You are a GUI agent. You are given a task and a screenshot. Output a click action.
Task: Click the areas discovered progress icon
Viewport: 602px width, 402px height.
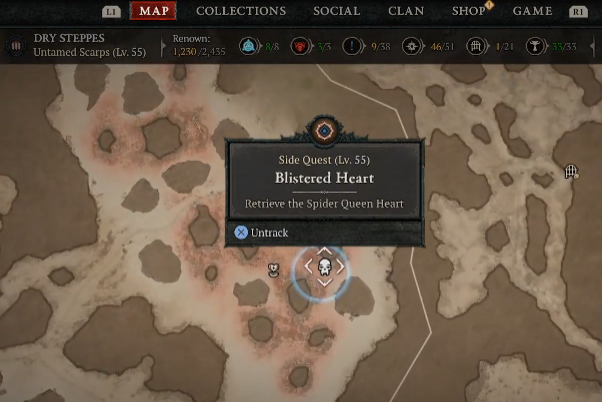tap(412, 47)
